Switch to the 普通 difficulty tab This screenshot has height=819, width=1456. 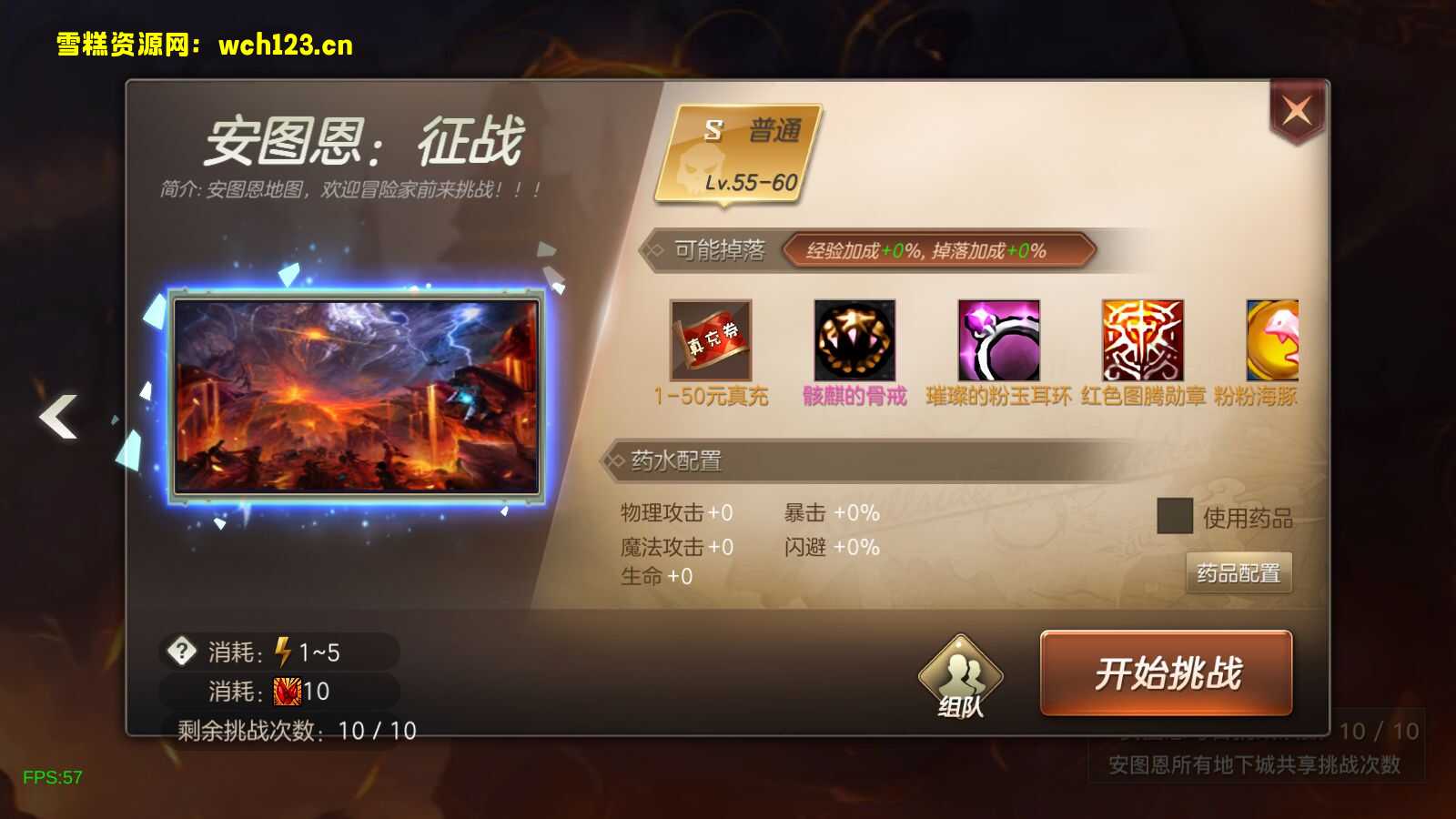point(771,127)
